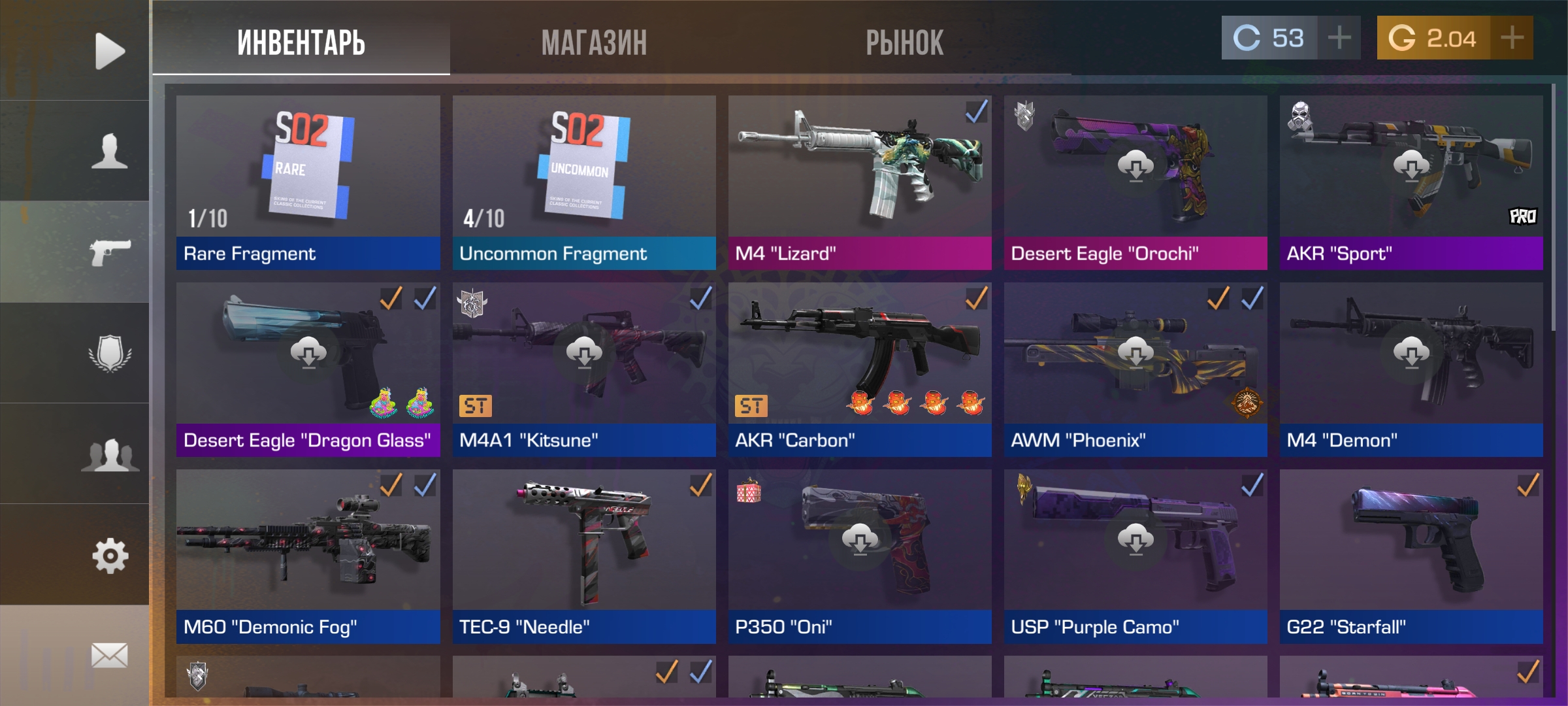Choose the AKR "Carbon" skin
This screenshot has height=706, width=1568.
(x=860, y=369)
